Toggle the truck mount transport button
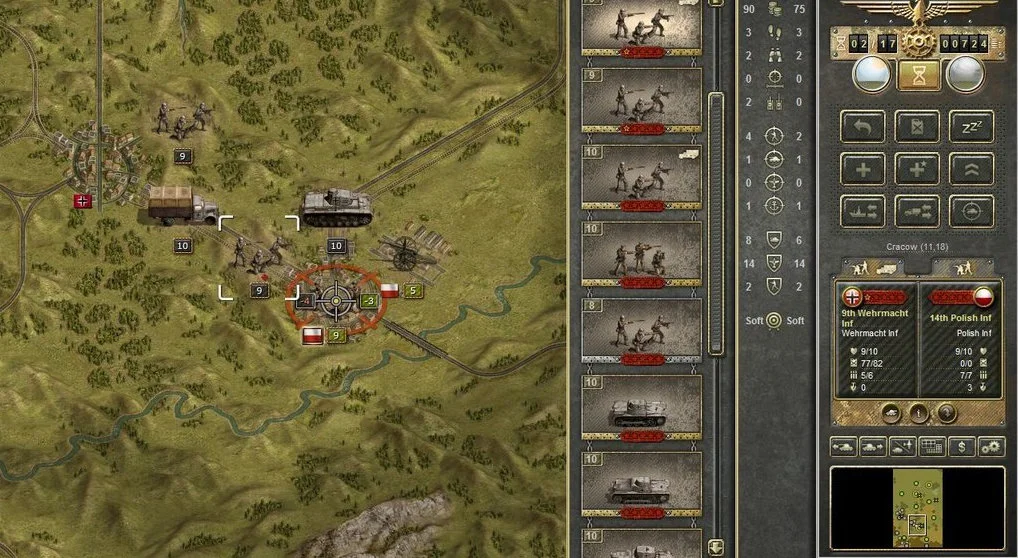 pos(916,210)
